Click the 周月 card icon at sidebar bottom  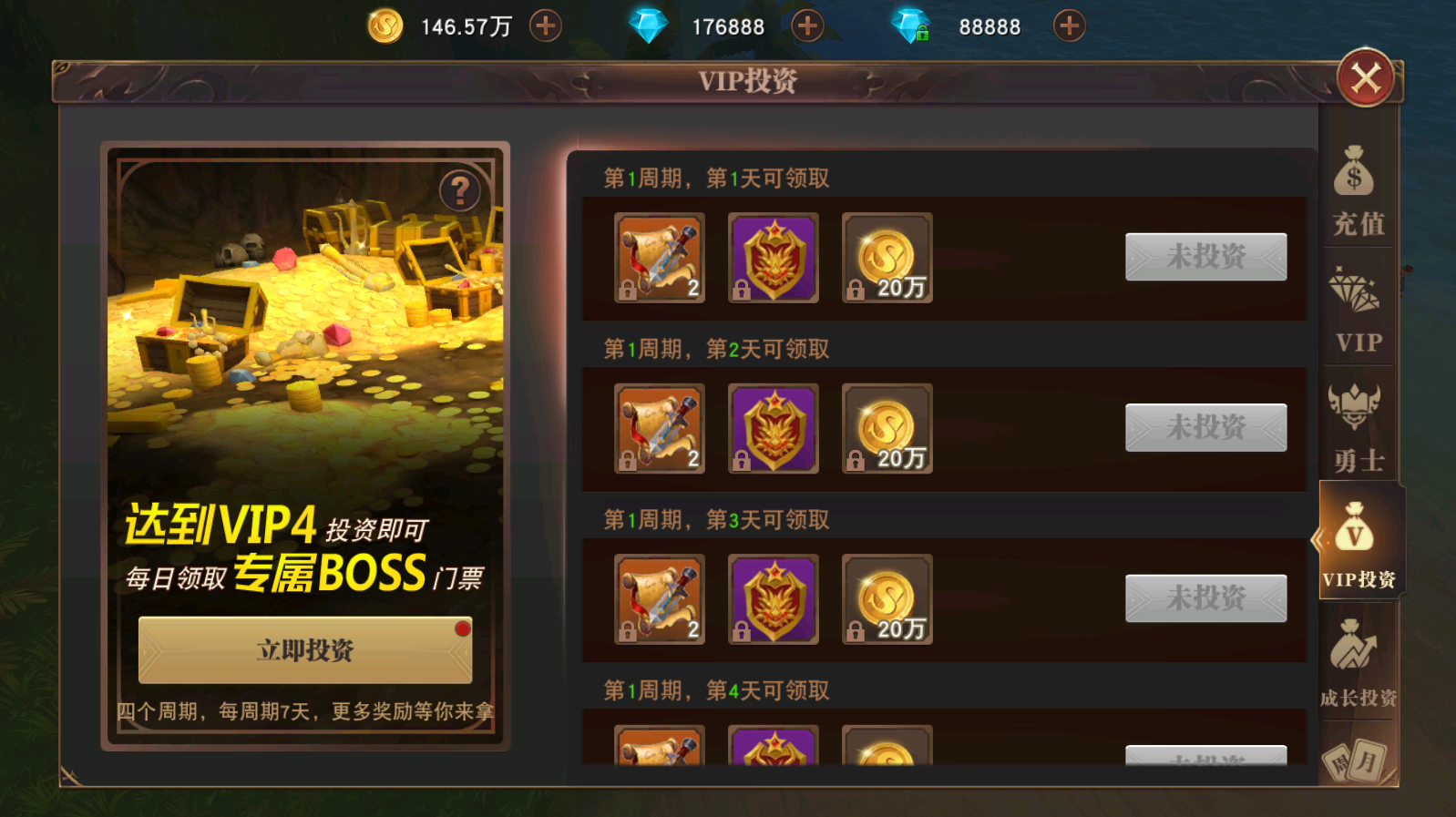click(1357, 765)
